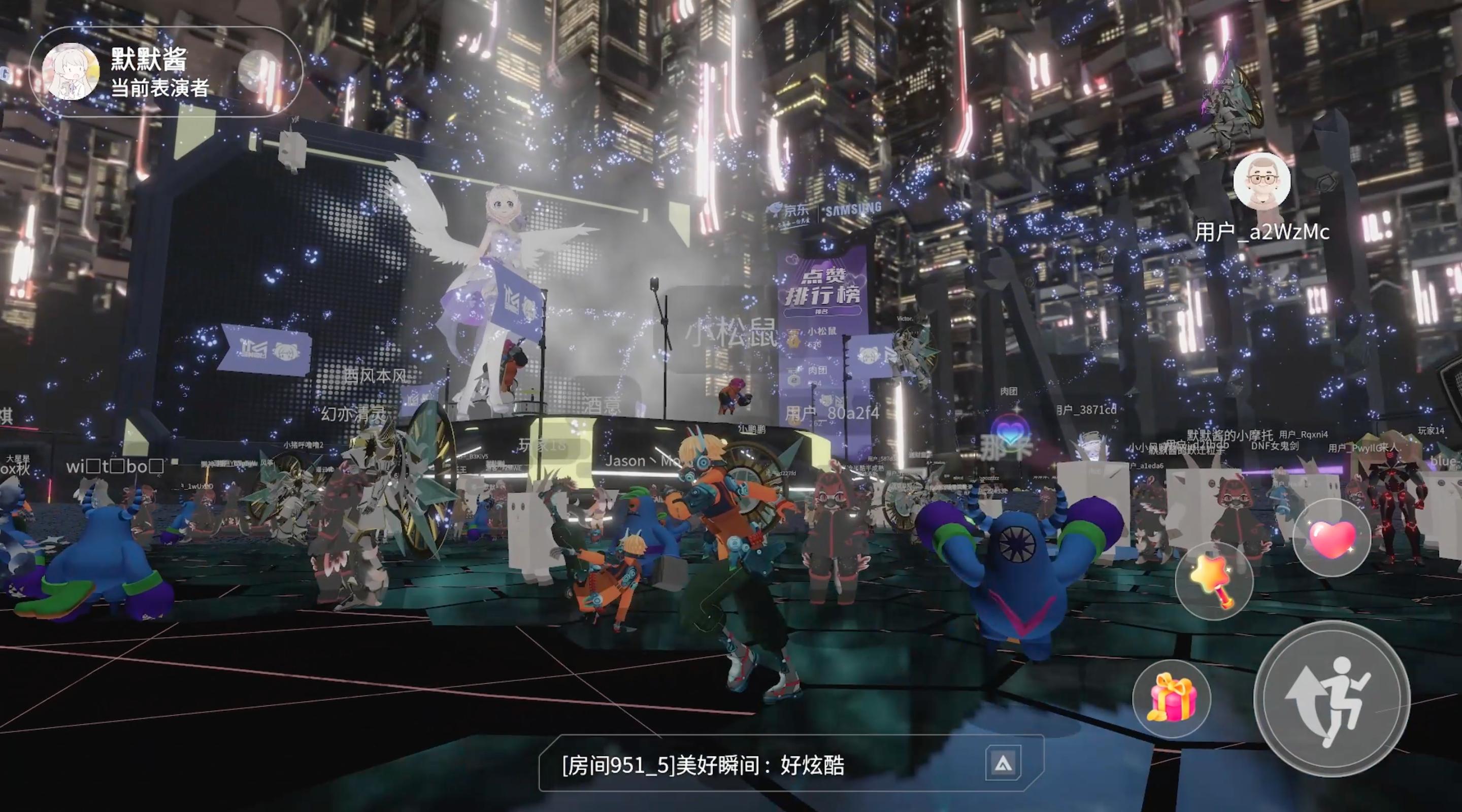Open user 用户_a2WzMc avatar profile
Screen dimensions: 1462x812
(1261, 182)
